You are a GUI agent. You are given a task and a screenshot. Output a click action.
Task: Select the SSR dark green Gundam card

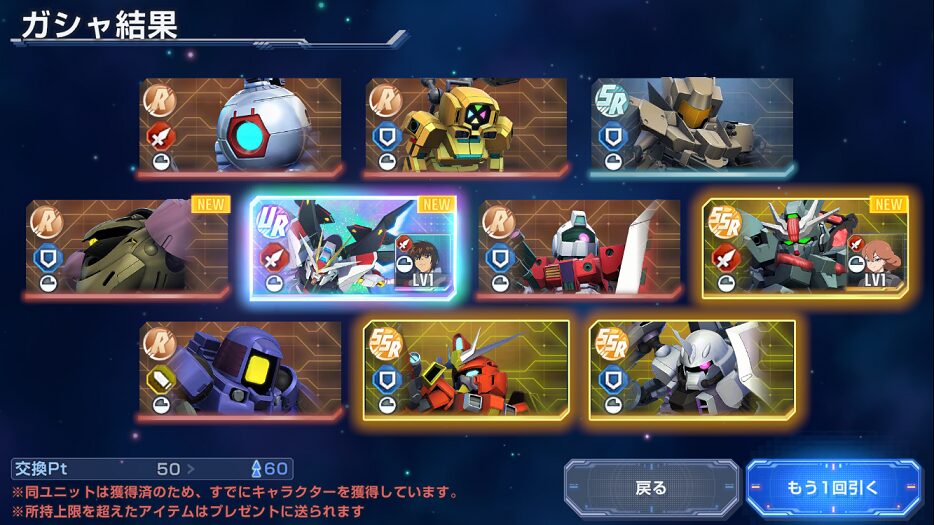[806, 248]
